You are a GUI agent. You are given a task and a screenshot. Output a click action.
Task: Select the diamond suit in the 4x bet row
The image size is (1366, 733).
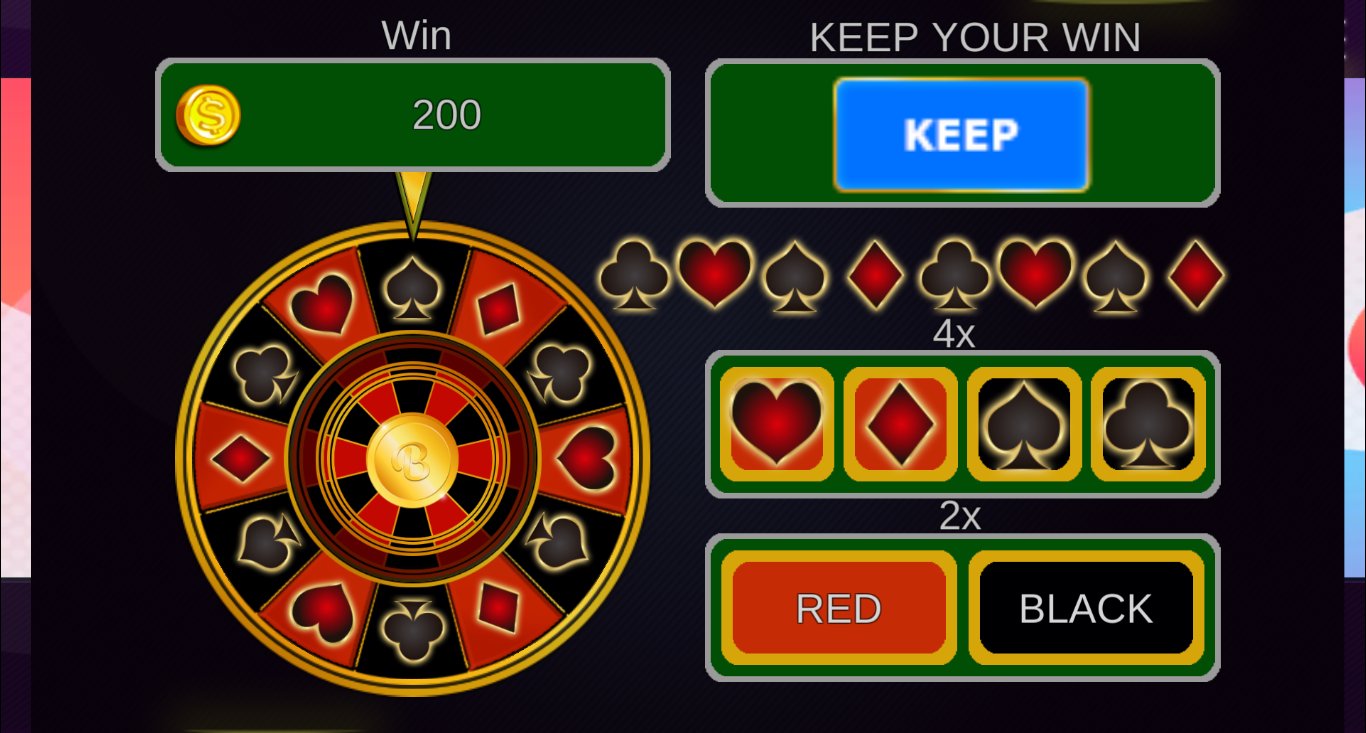pos(900,423)
